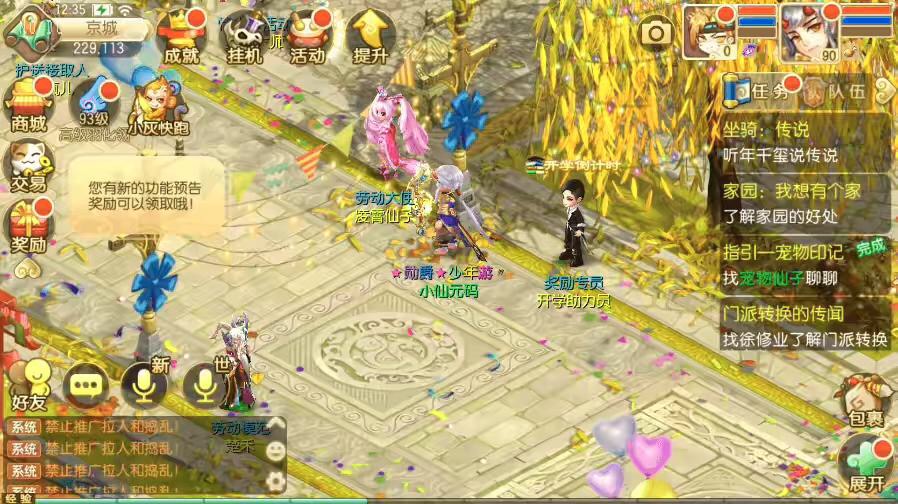Open the 成就 achievements menu

181,38
